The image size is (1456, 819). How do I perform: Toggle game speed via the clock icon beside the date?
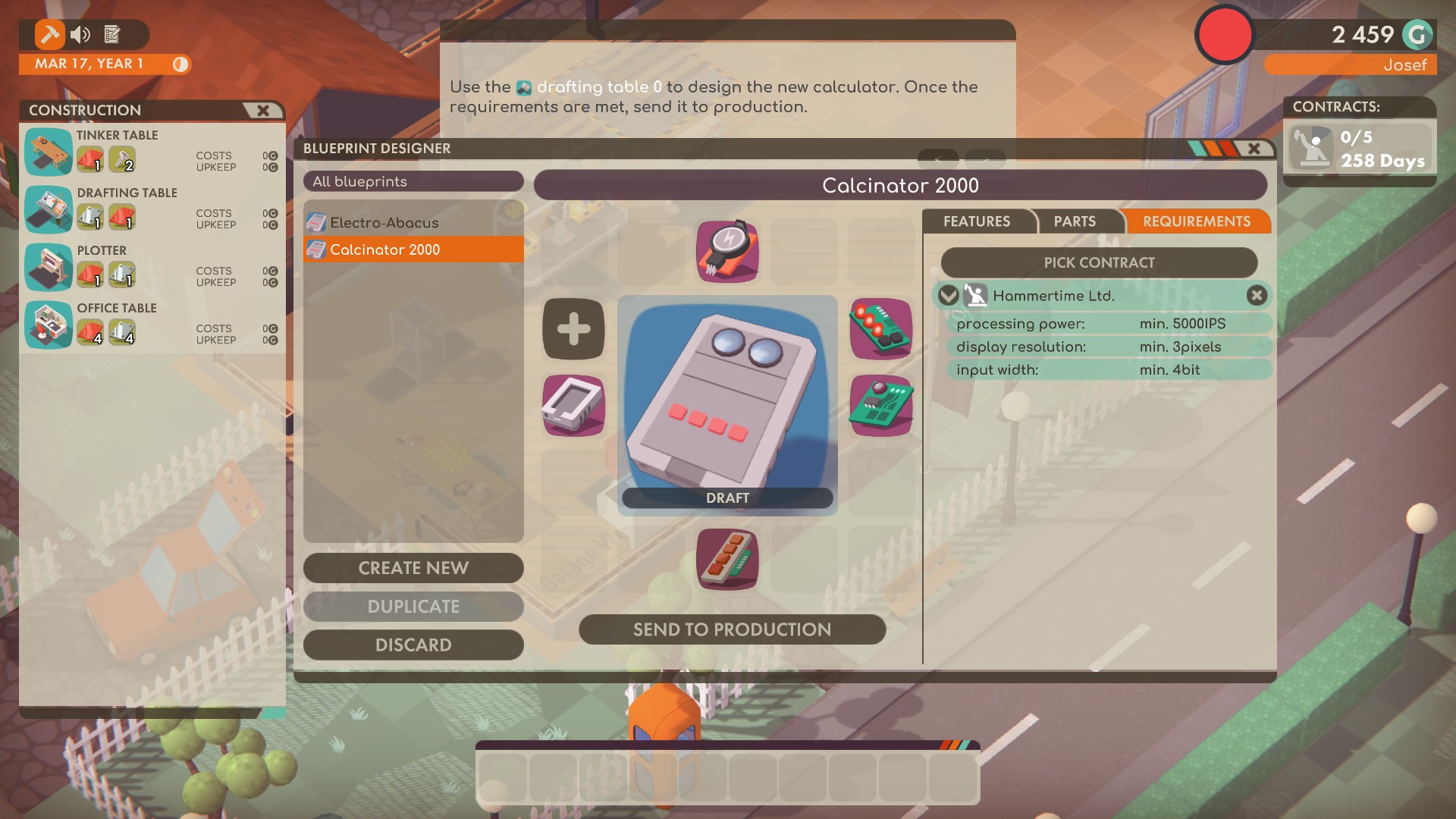point(182,65)
